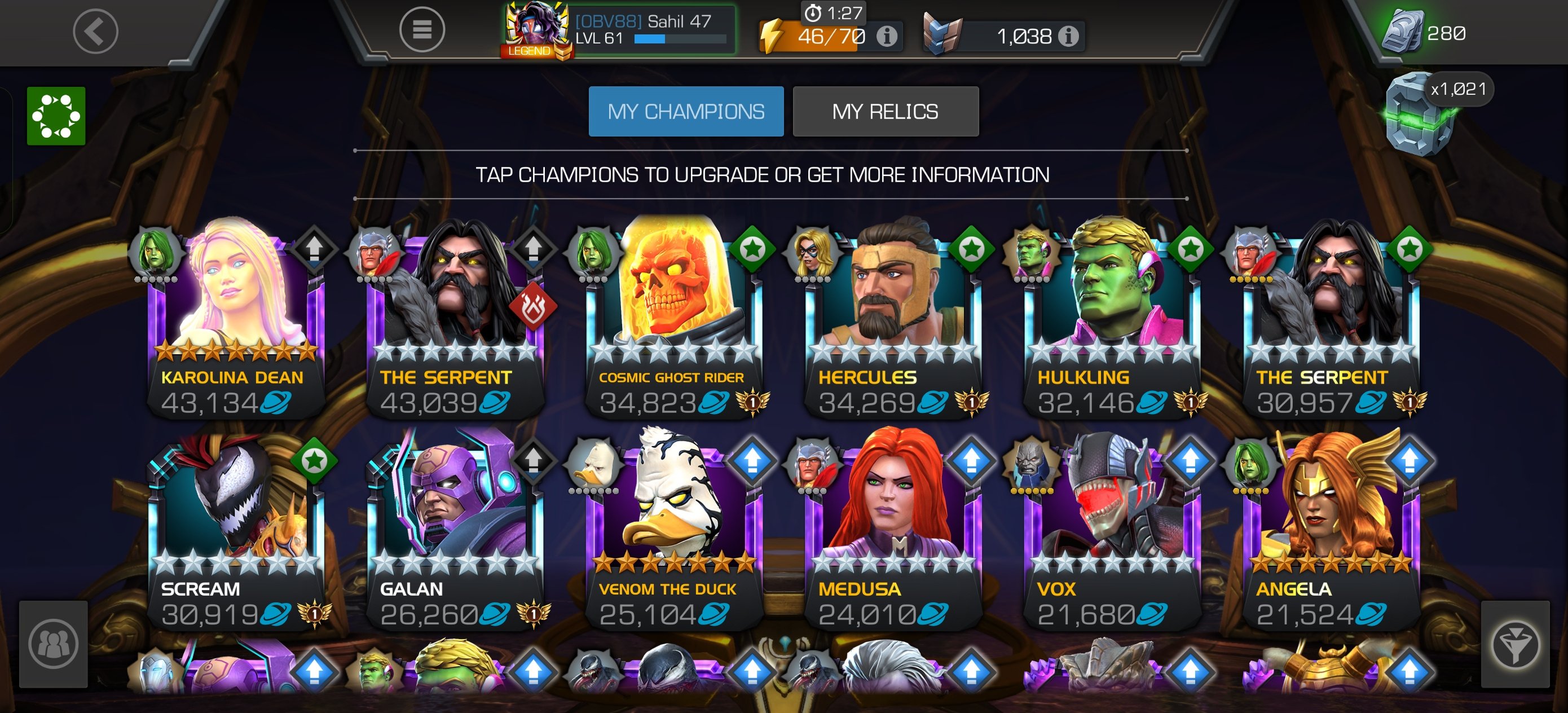The width and height of the screenshot is (1568, 713).
Task: Switch to the MY RELICS tab
Action: [x=886, y=112]
